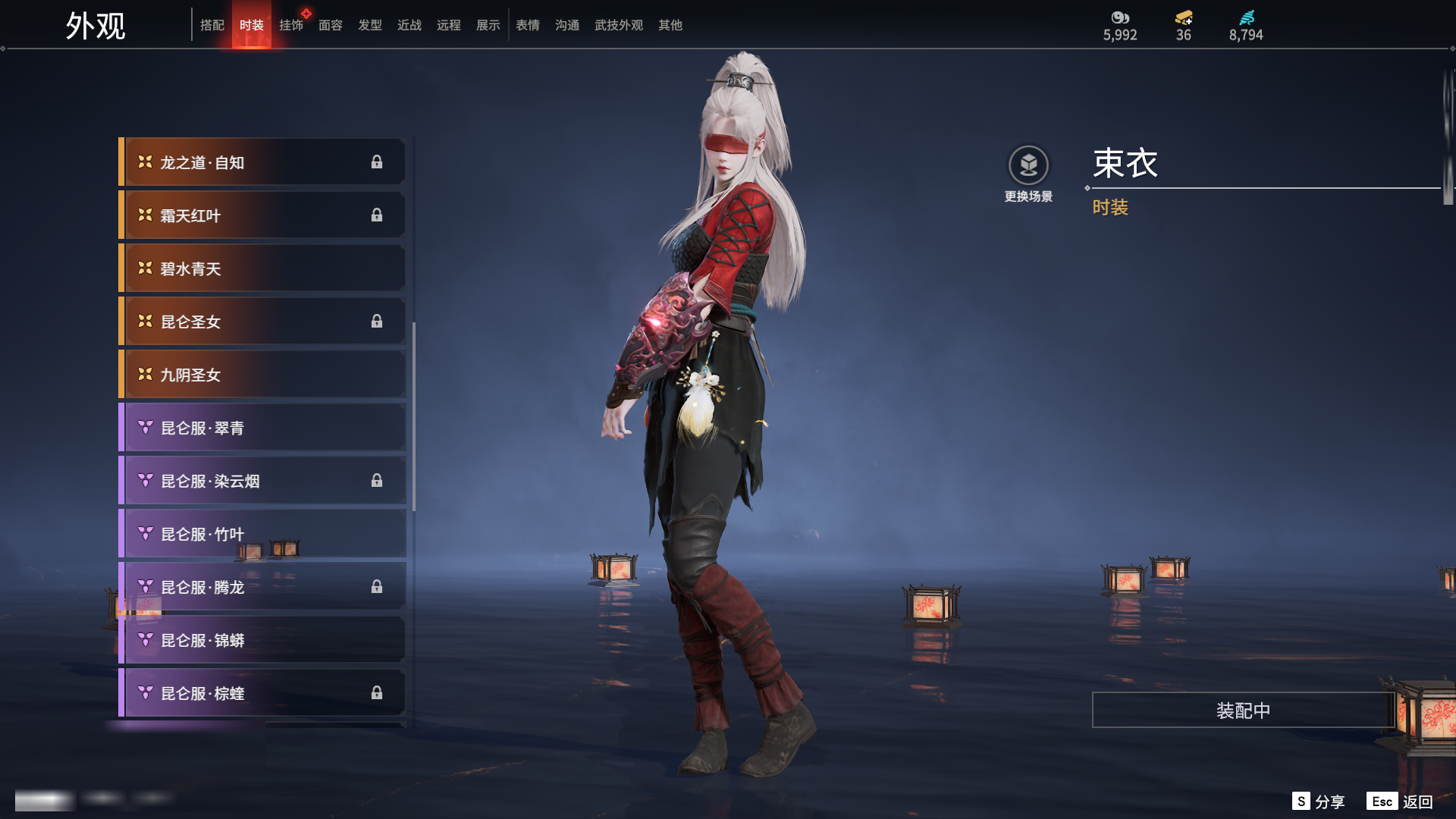Select the 霜天红叶 outfit row
1456x819 pixels.
[262, 215]
